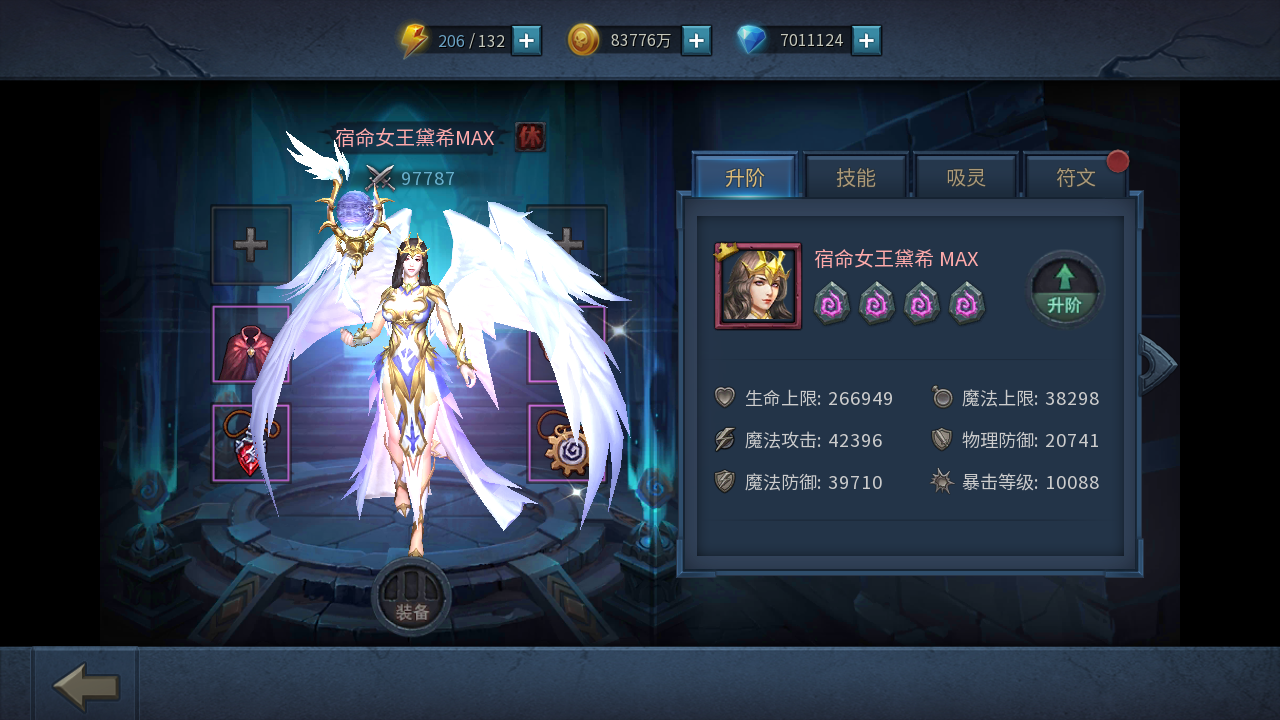
Task: Select the red gem amulet slot
Action: pyautogui.click(x=251, y=443)
